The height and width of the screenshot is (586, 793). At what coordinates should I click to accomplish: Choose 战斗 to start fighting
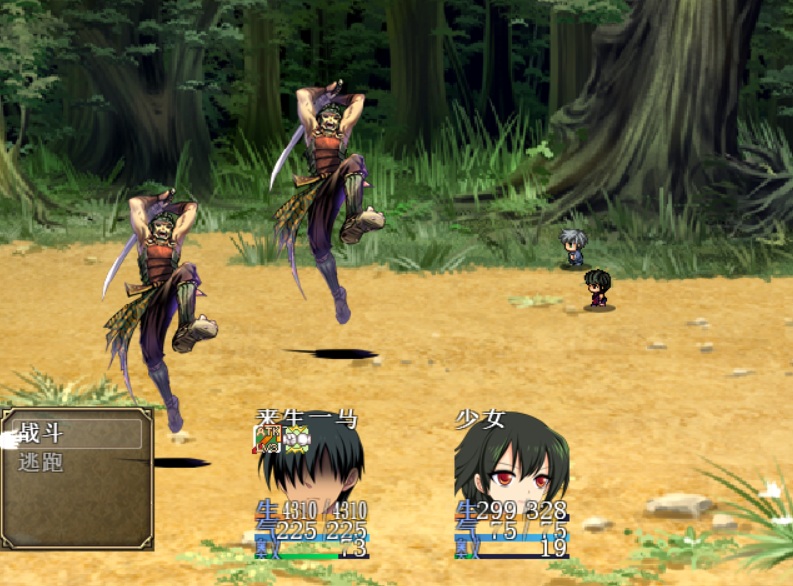tap(42, 433)
